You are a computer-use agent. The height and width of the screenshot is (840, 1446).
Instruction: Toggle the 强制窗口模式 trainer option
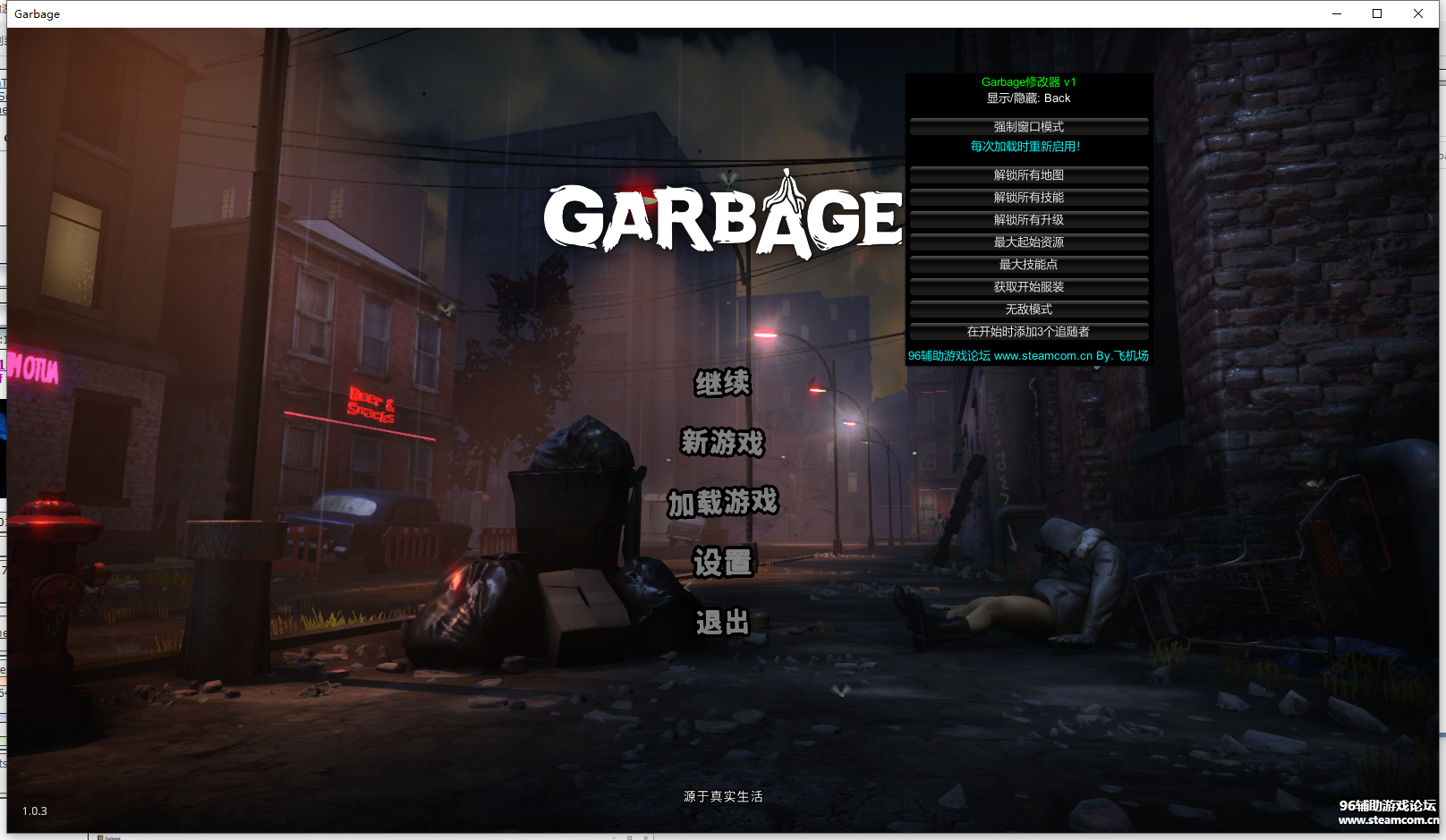coord(1029,127)
